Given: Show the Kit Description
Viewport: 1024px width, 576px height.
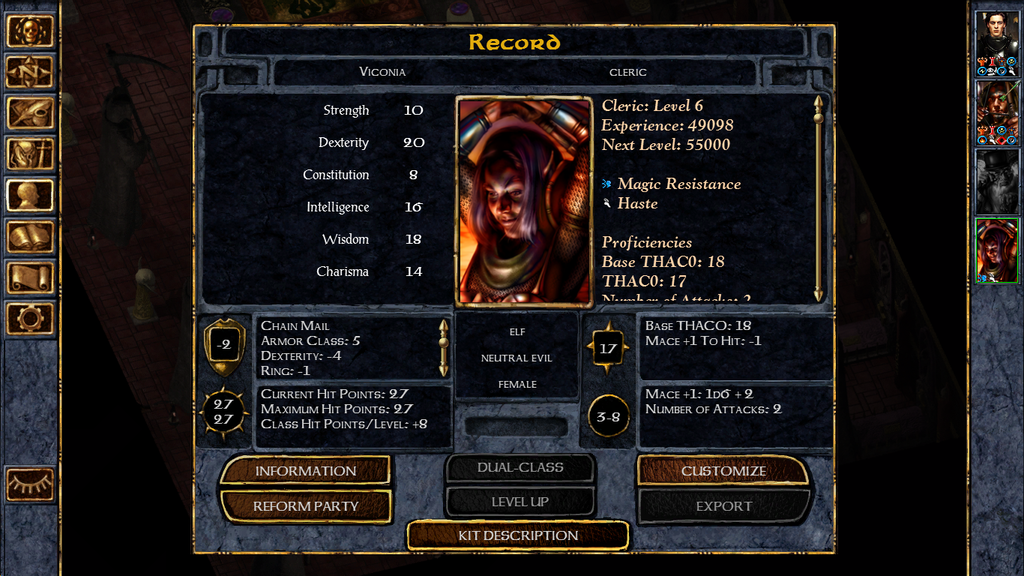Looking at the screenshot, I should coord(518,535).
